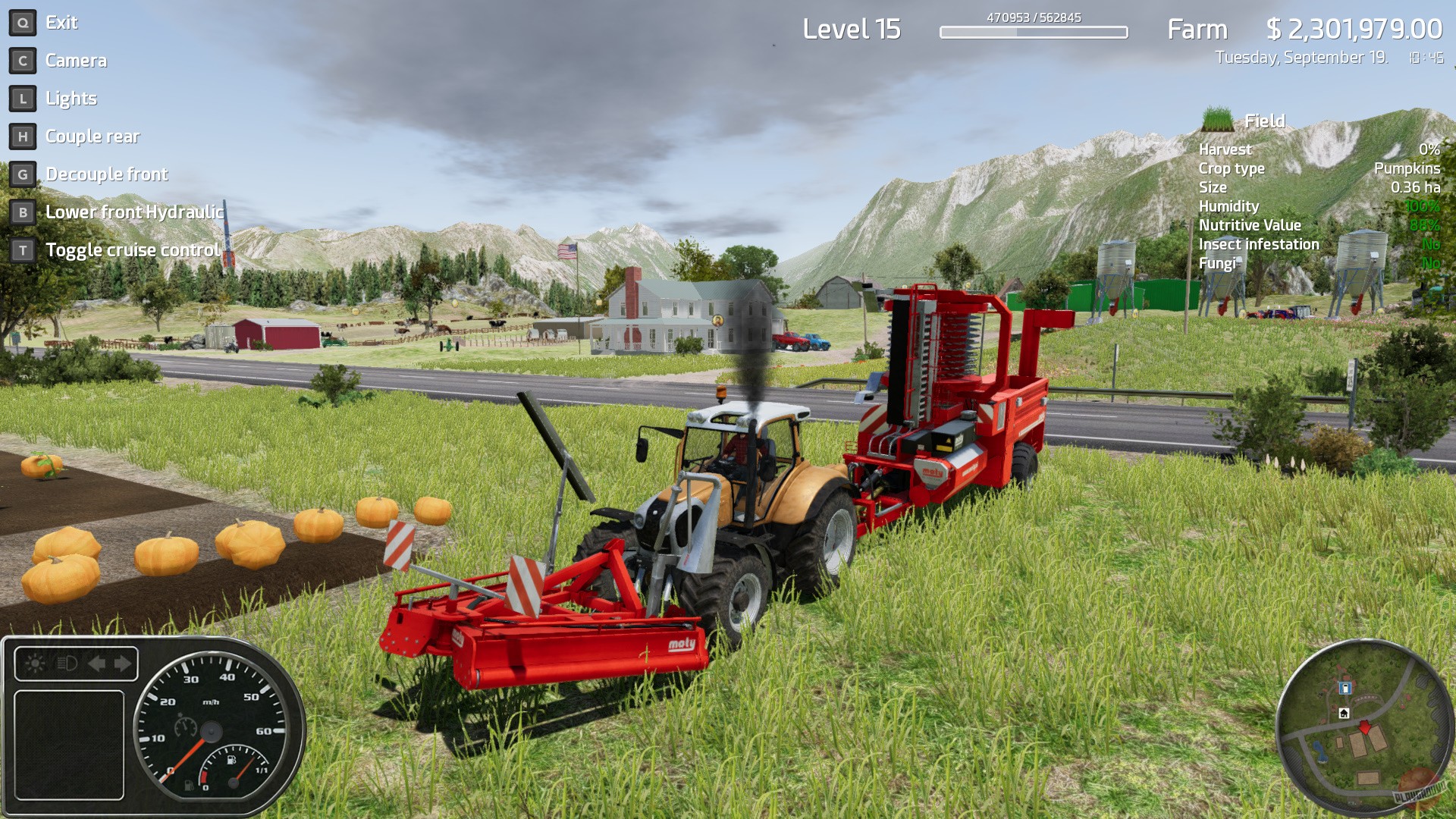Expand the Camera options entry

77,60
